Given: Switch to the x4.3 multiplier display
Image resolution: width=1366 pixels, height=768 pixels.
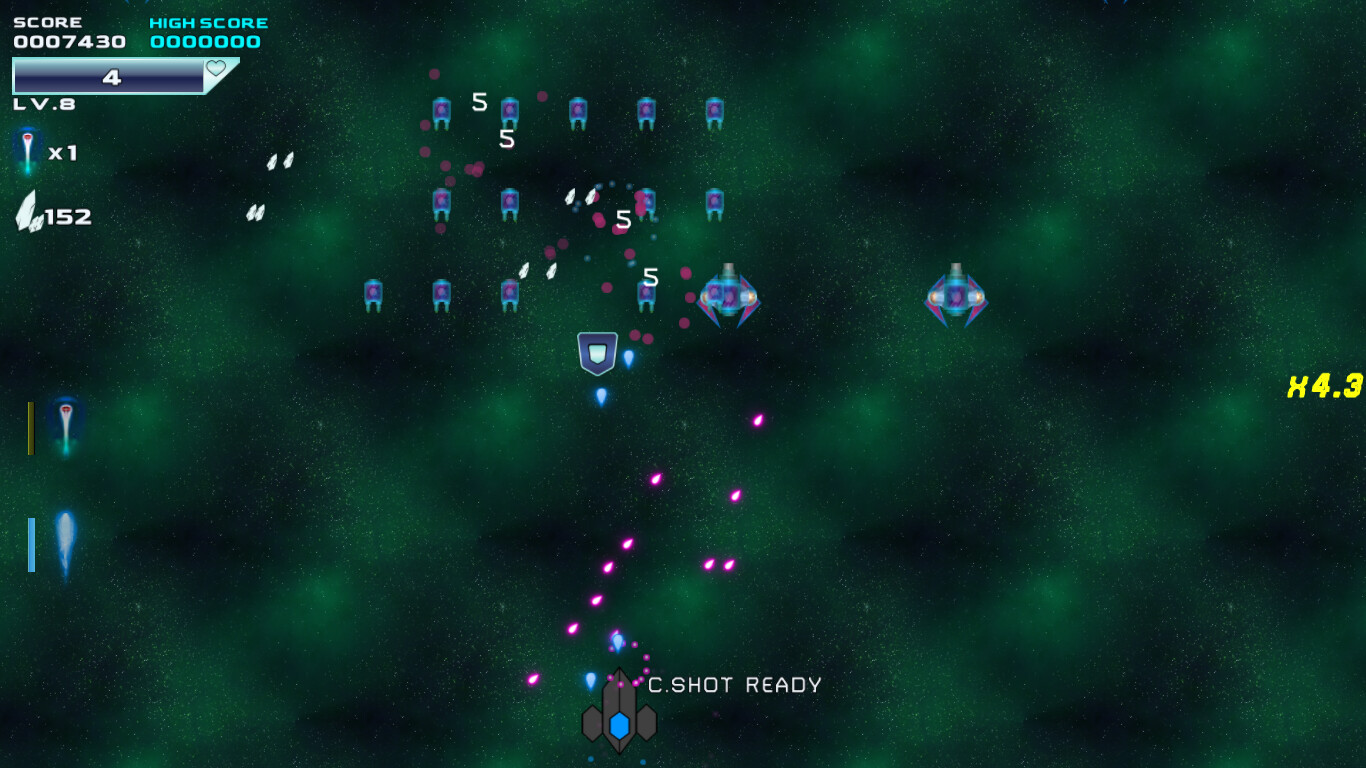Looking at the screenshot, I should [x=1323, y=383].
